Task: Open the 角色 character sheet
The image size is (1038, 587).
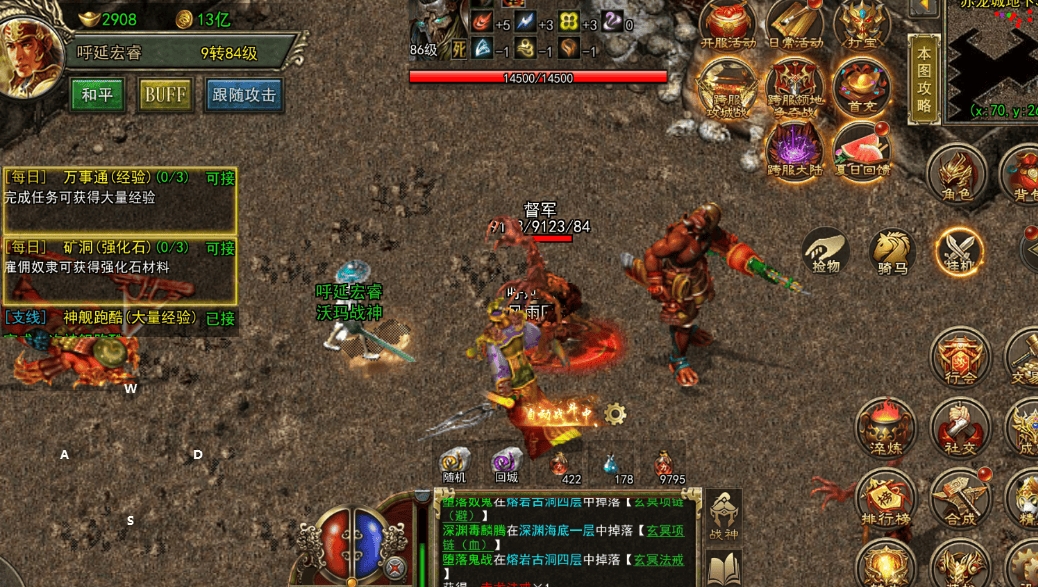Action: coord(957,176)
